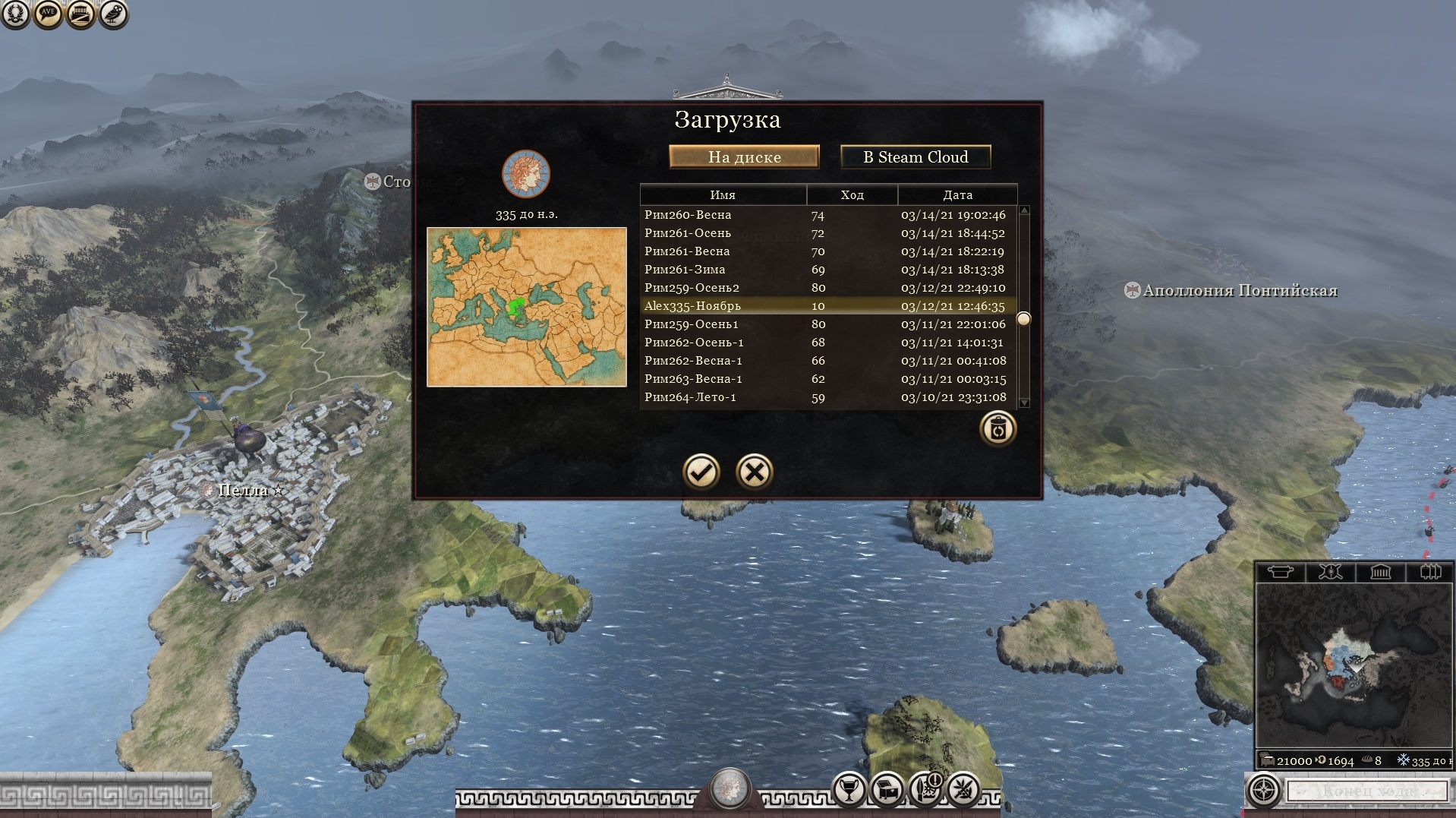Click the goblet icon on bottom bar
1456x818 pixels.
849,789
